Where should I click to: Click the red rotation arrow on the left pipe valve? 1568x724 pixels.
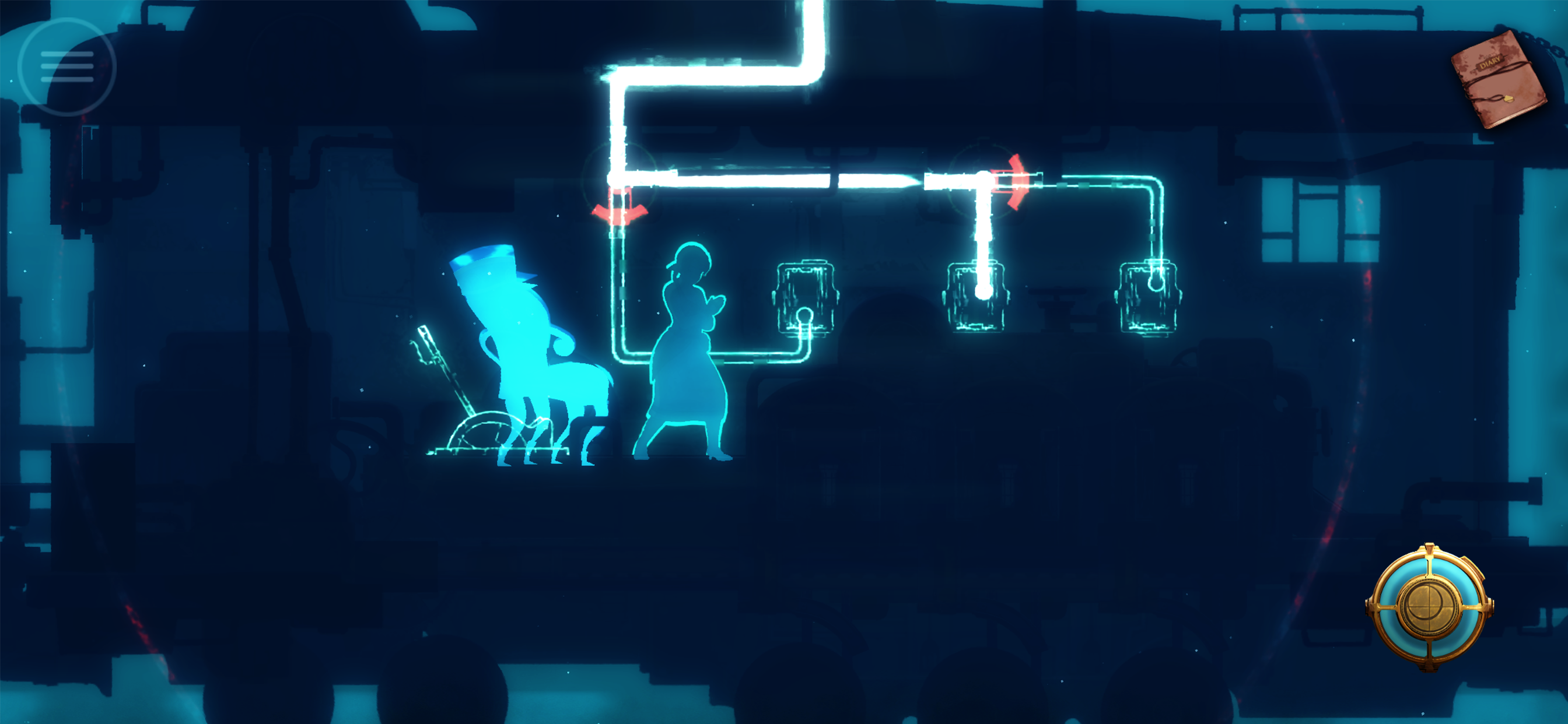click(618, 213)
